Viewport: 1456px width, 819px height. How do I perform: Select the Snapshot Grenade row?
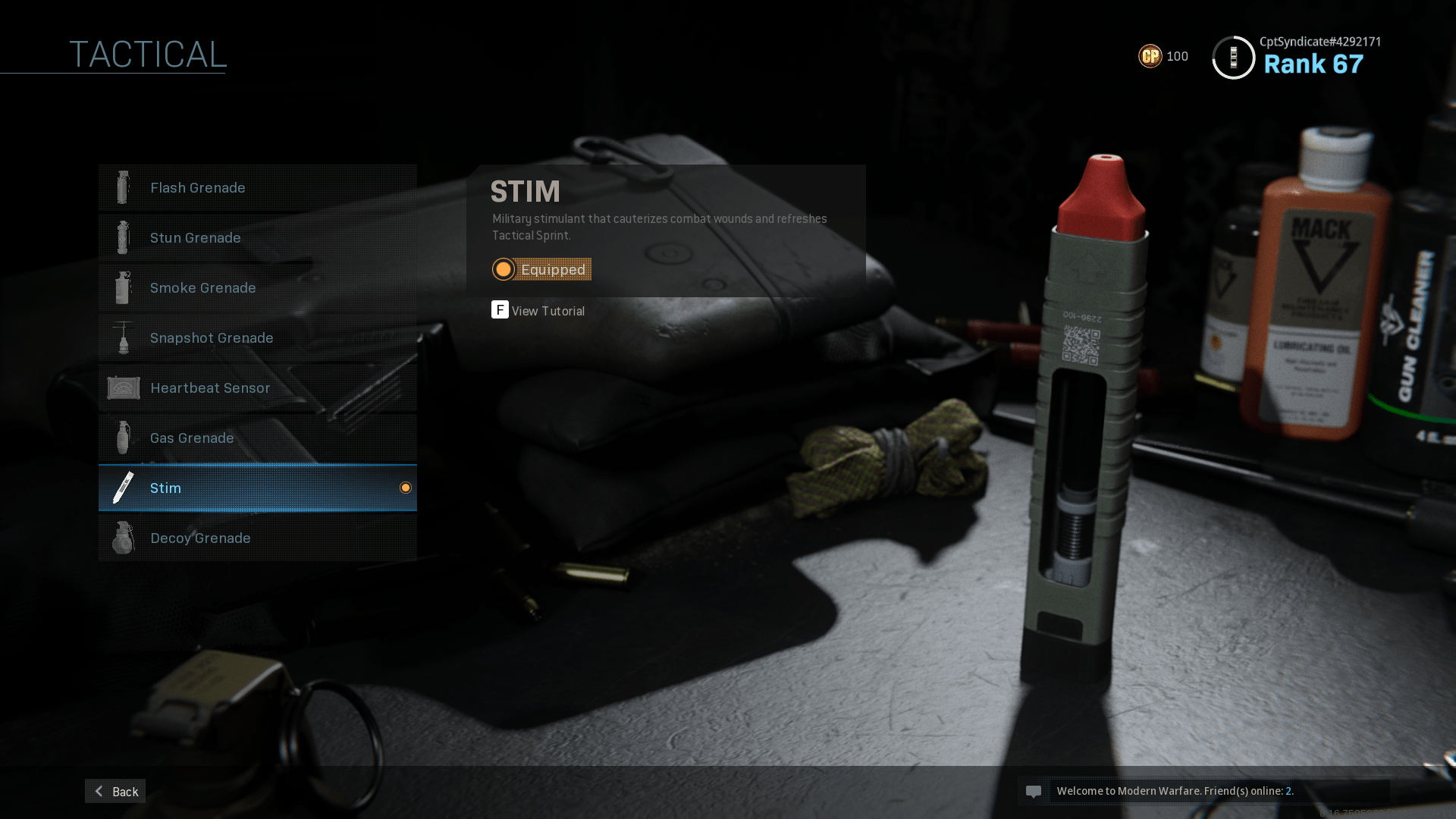(x=257, y=337)
